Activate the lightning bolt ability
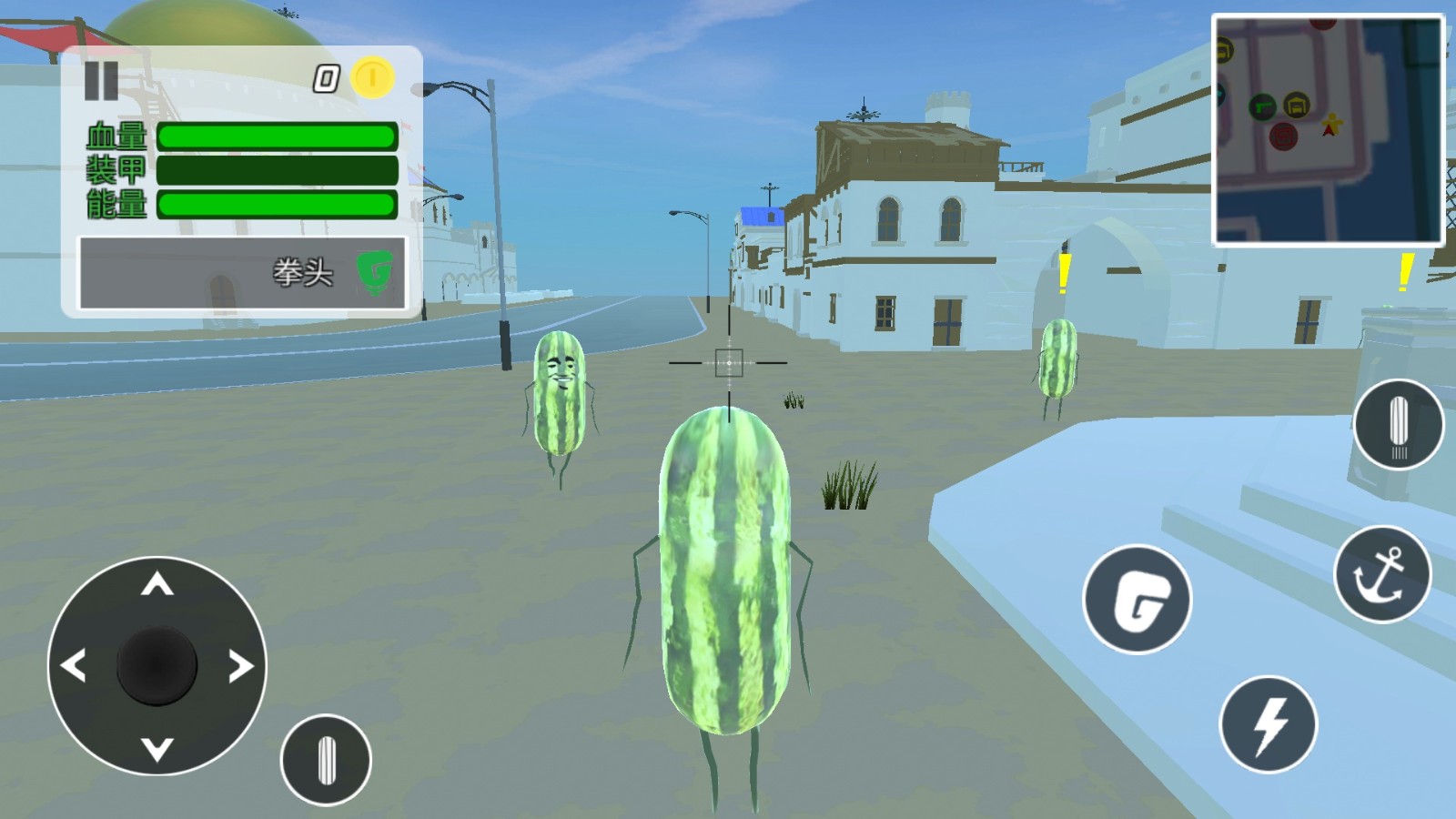 1268,724
